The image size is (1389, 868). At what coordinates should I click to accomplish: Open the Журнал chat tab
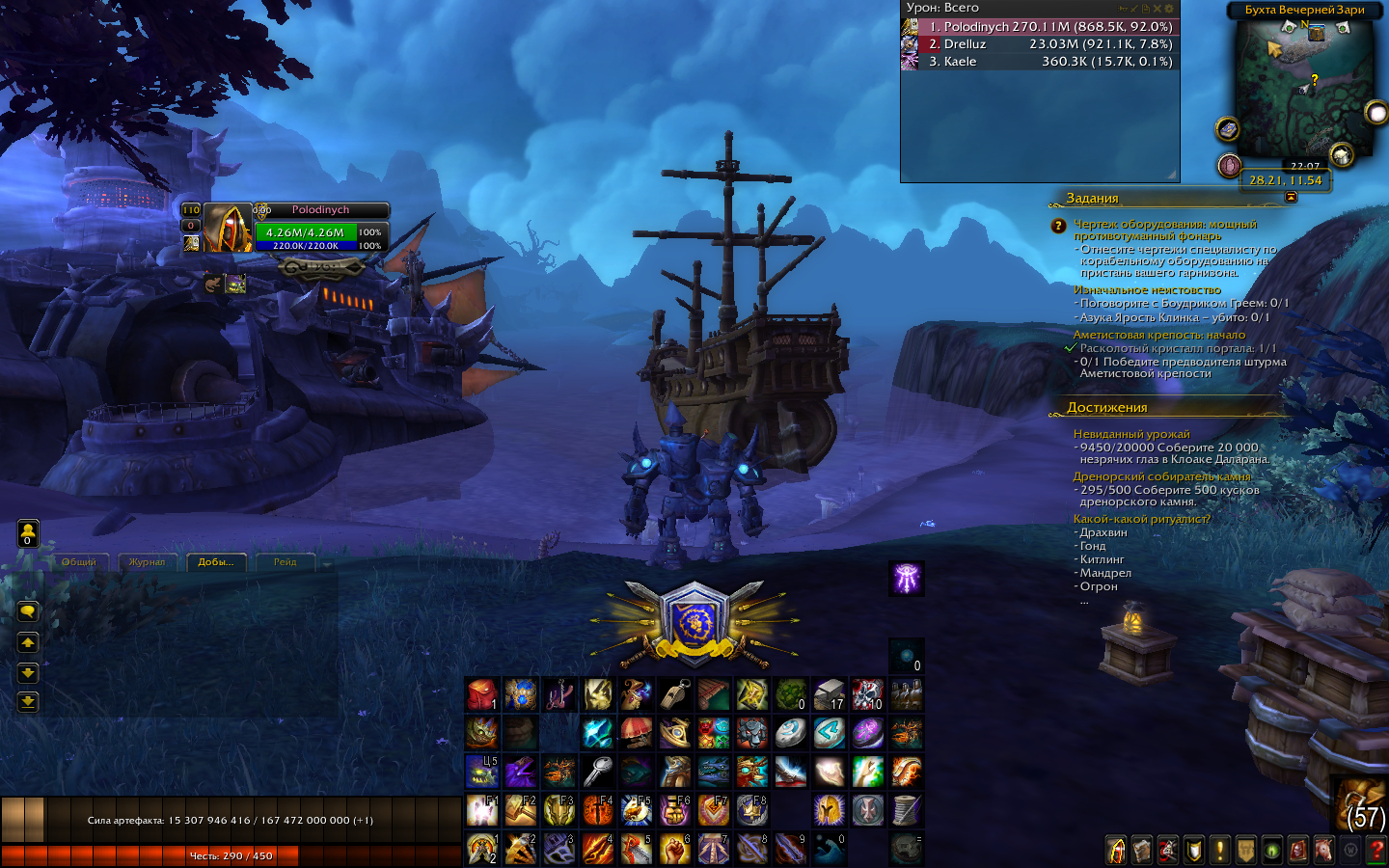tap(147, 562)
